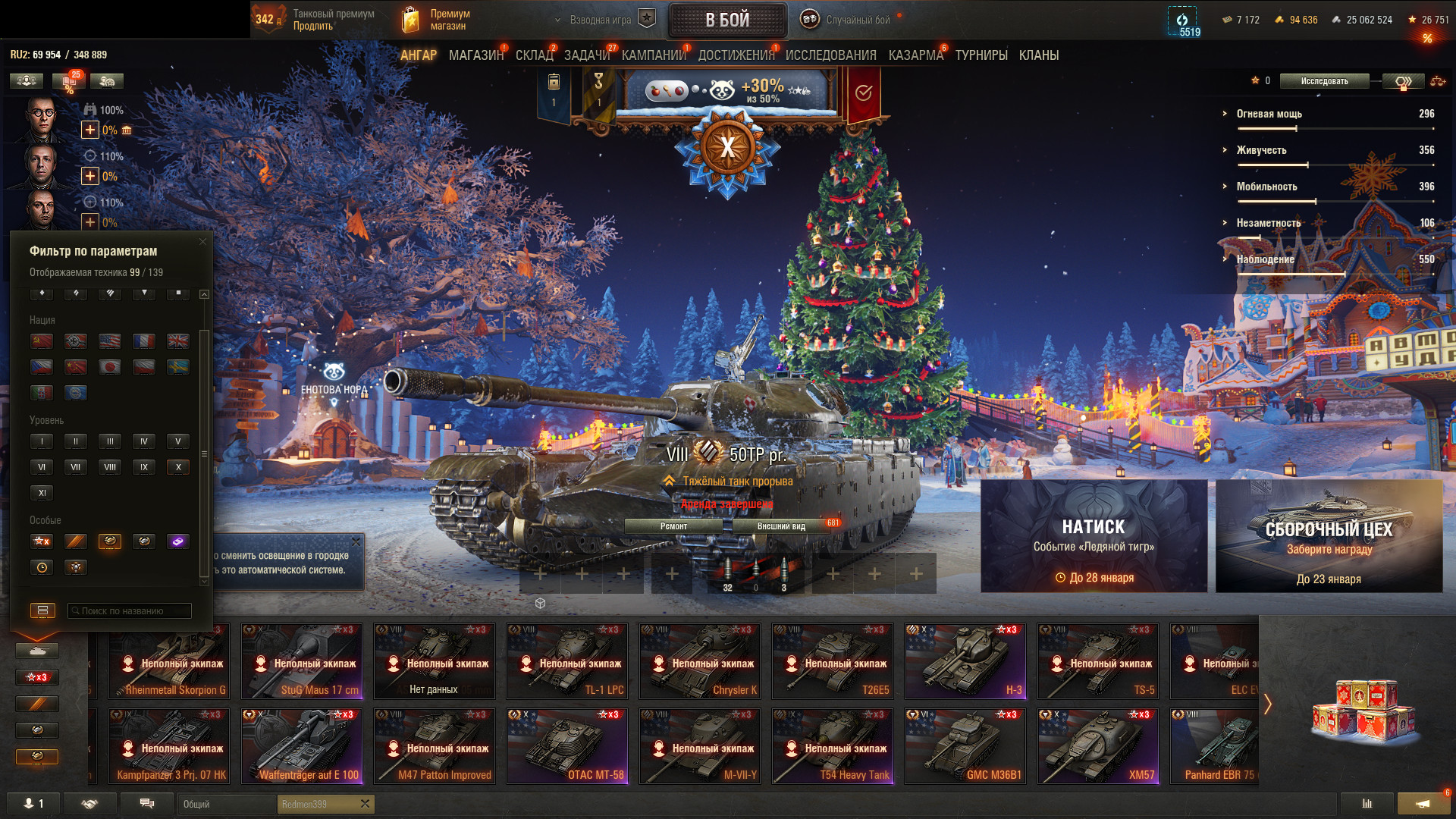Open the НАТИСК event banner
1456x819 pixels.
(1094, 535)
